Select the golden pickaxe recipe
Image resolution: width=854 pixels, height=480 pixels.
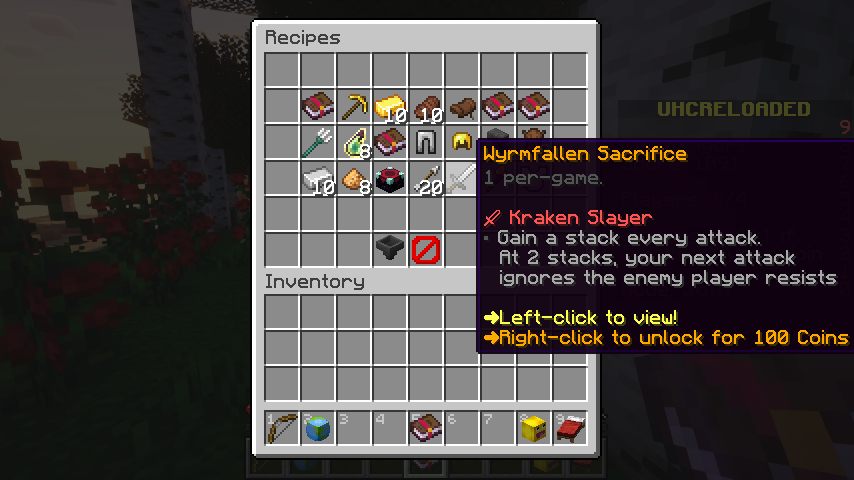click(x=354, y=106)
